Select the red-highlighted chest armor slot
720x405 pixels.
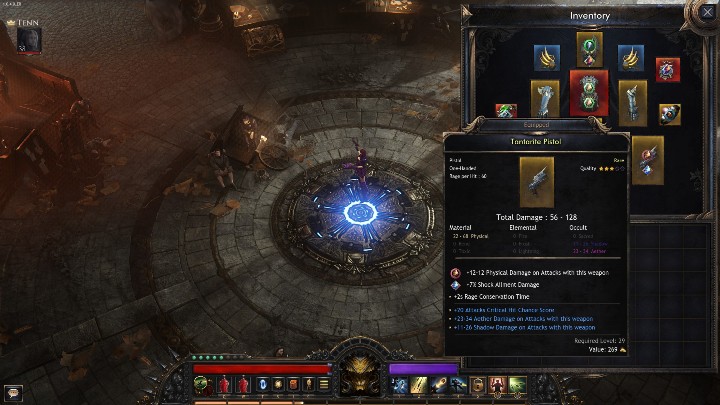(590, 93)
